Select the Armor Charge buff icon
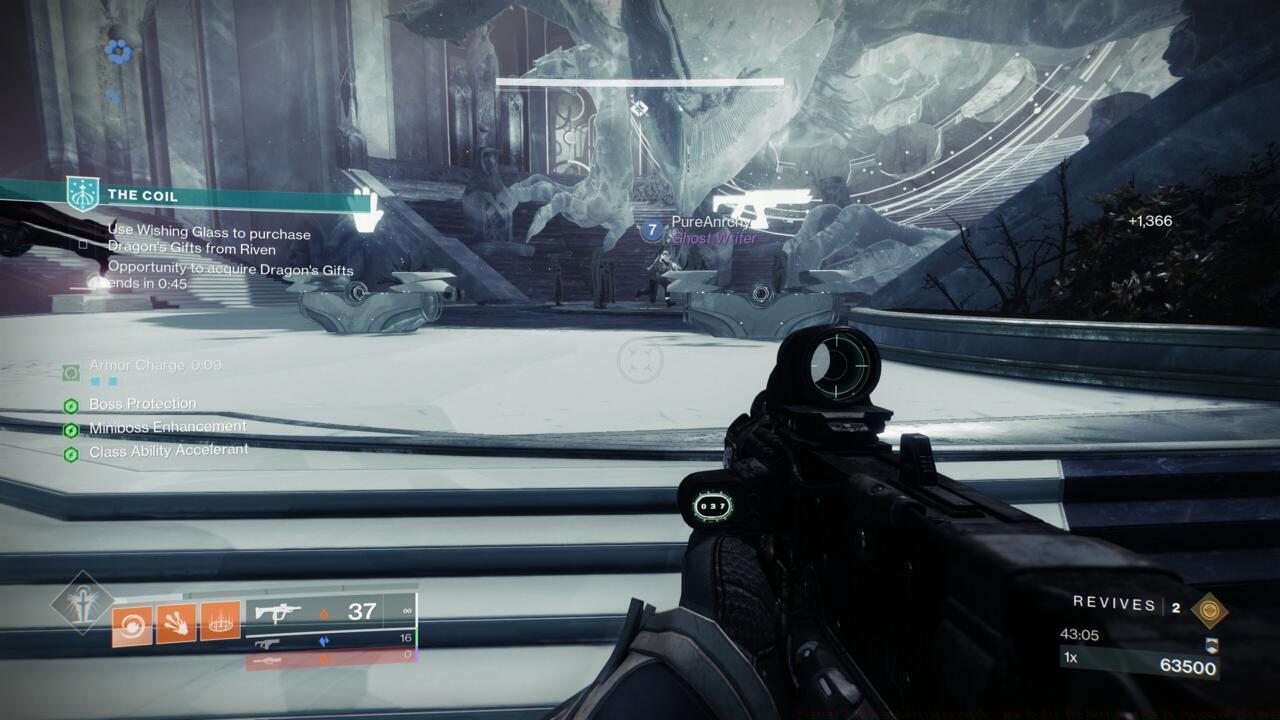 [x=71, y=373]
